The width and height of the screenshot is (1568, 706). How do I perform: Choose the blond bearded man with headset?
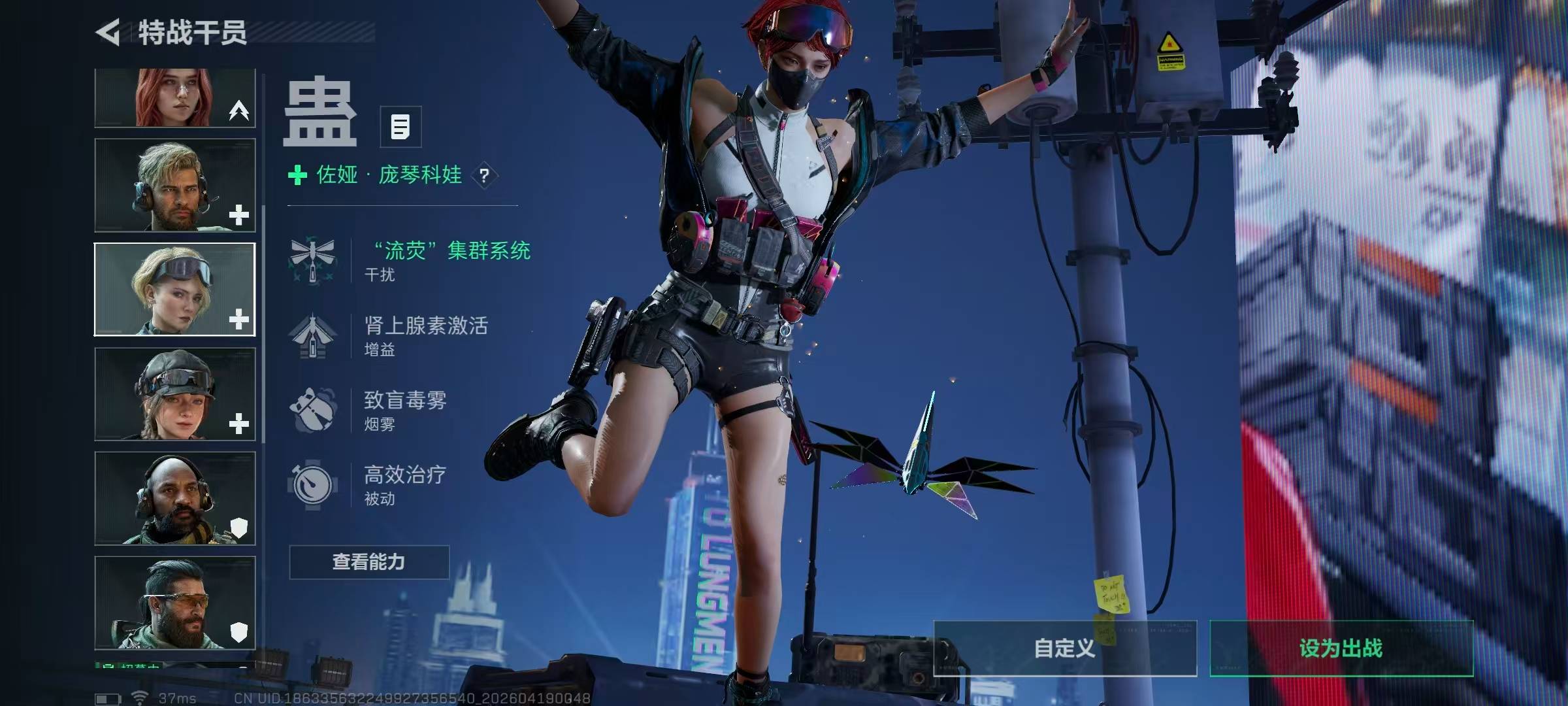(x=175, y=186)
